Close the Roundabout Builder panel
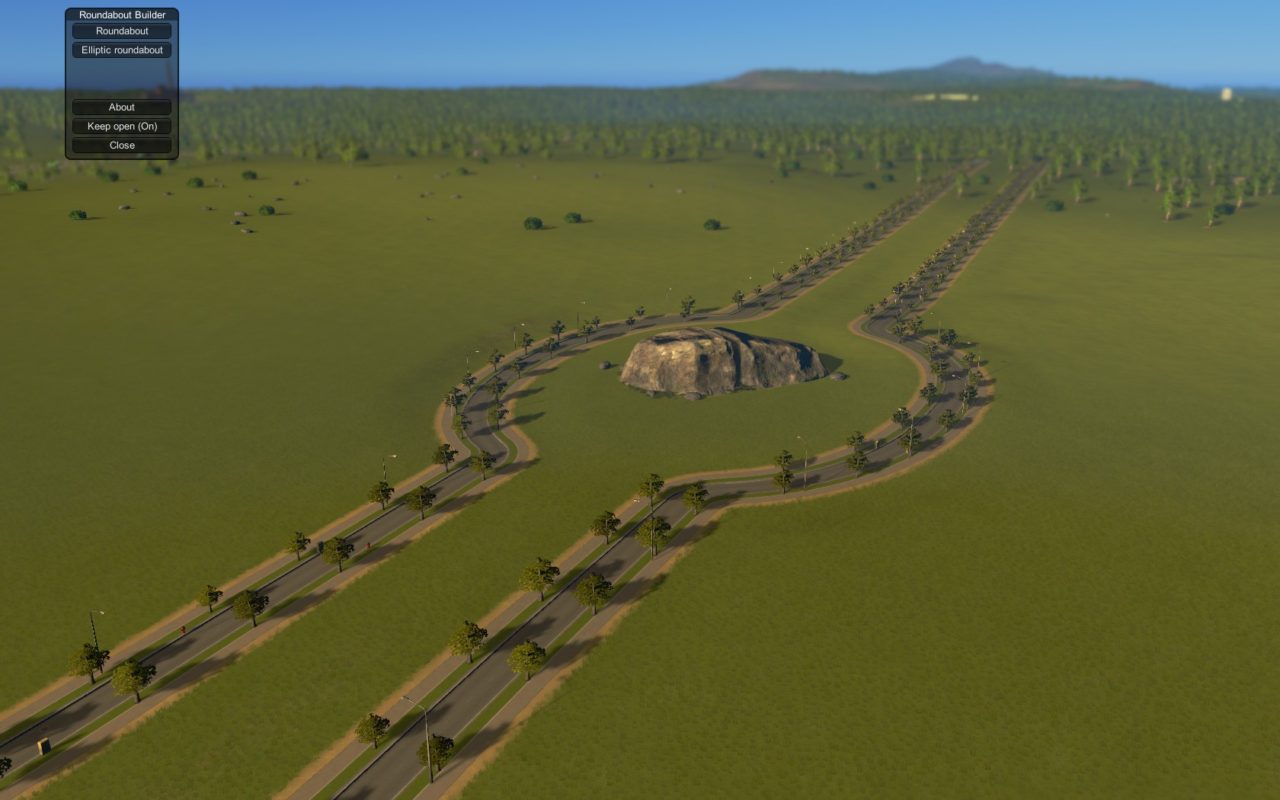Screen dimensions: 1280x800 [x=121, y=145]
